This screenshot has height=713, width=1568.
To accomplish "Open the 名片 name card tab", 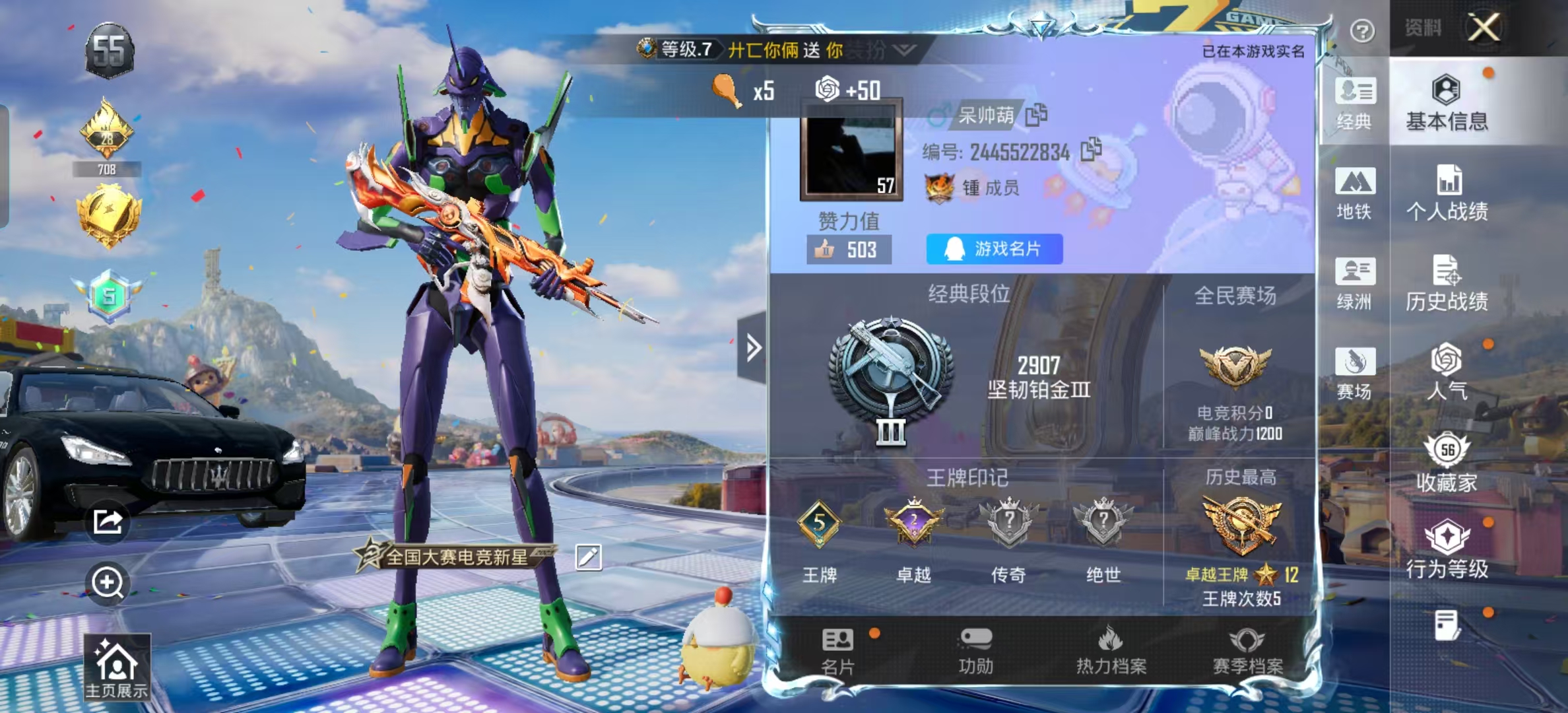I will point(837,650).
